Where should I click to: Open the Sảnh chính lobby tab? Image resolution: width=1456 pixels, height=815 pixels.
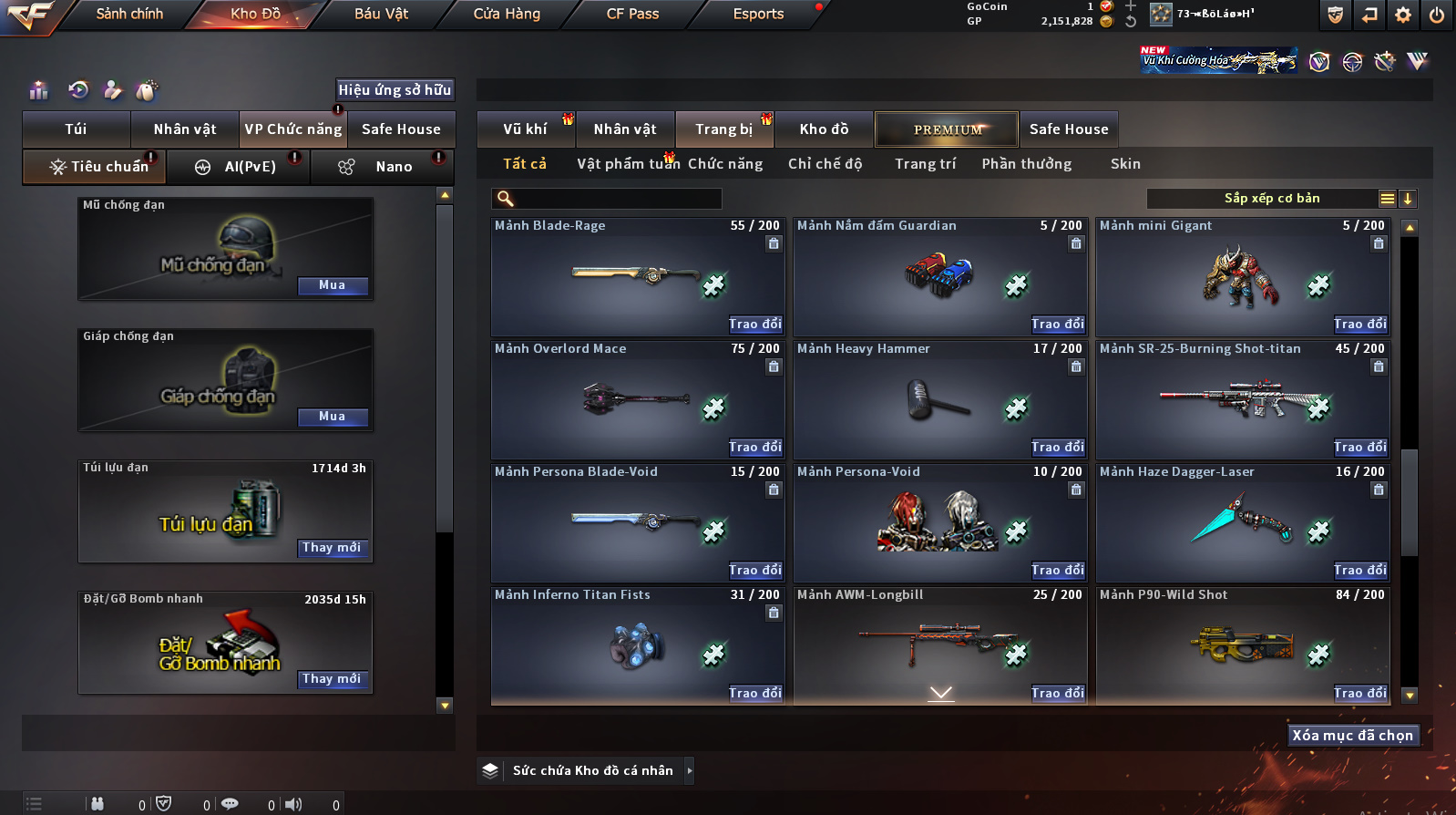click(x=129, y=14)
